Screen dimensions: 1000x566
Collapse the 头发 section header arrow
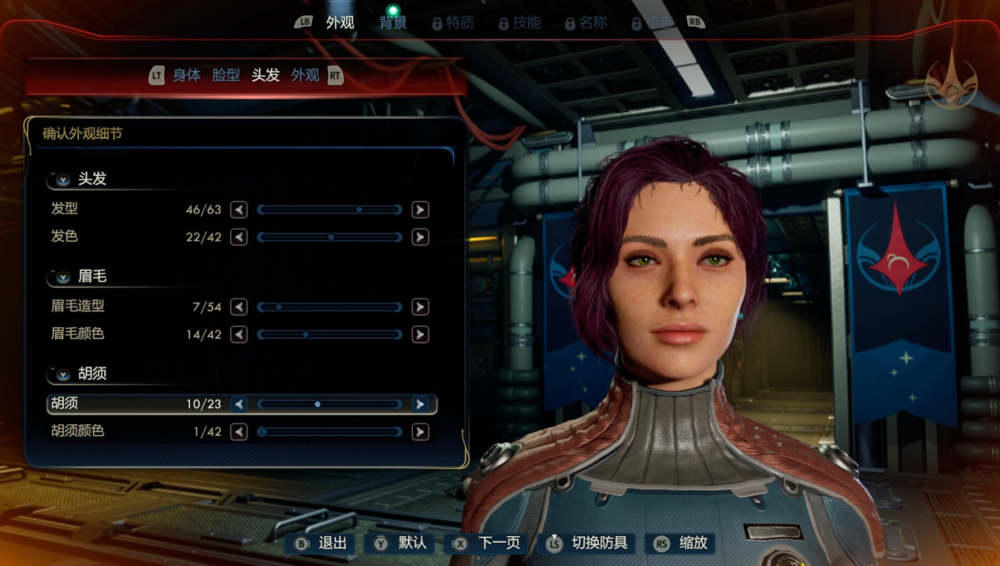(x=64, y=180)
